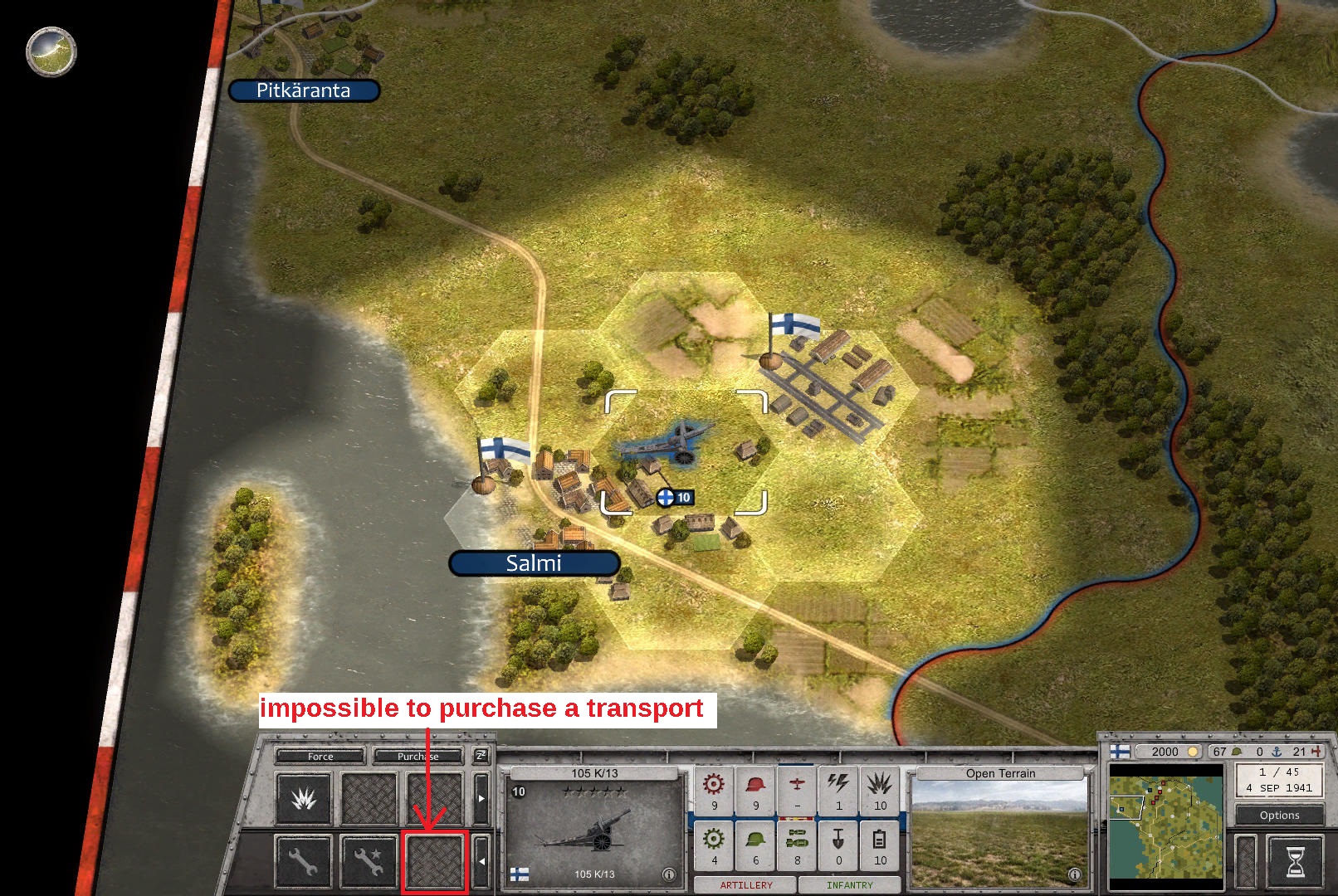Switch to the INFANTRY tab
Image resolution: width=1338 pixels, height=896 pixels.
click(x=850, y=884)
